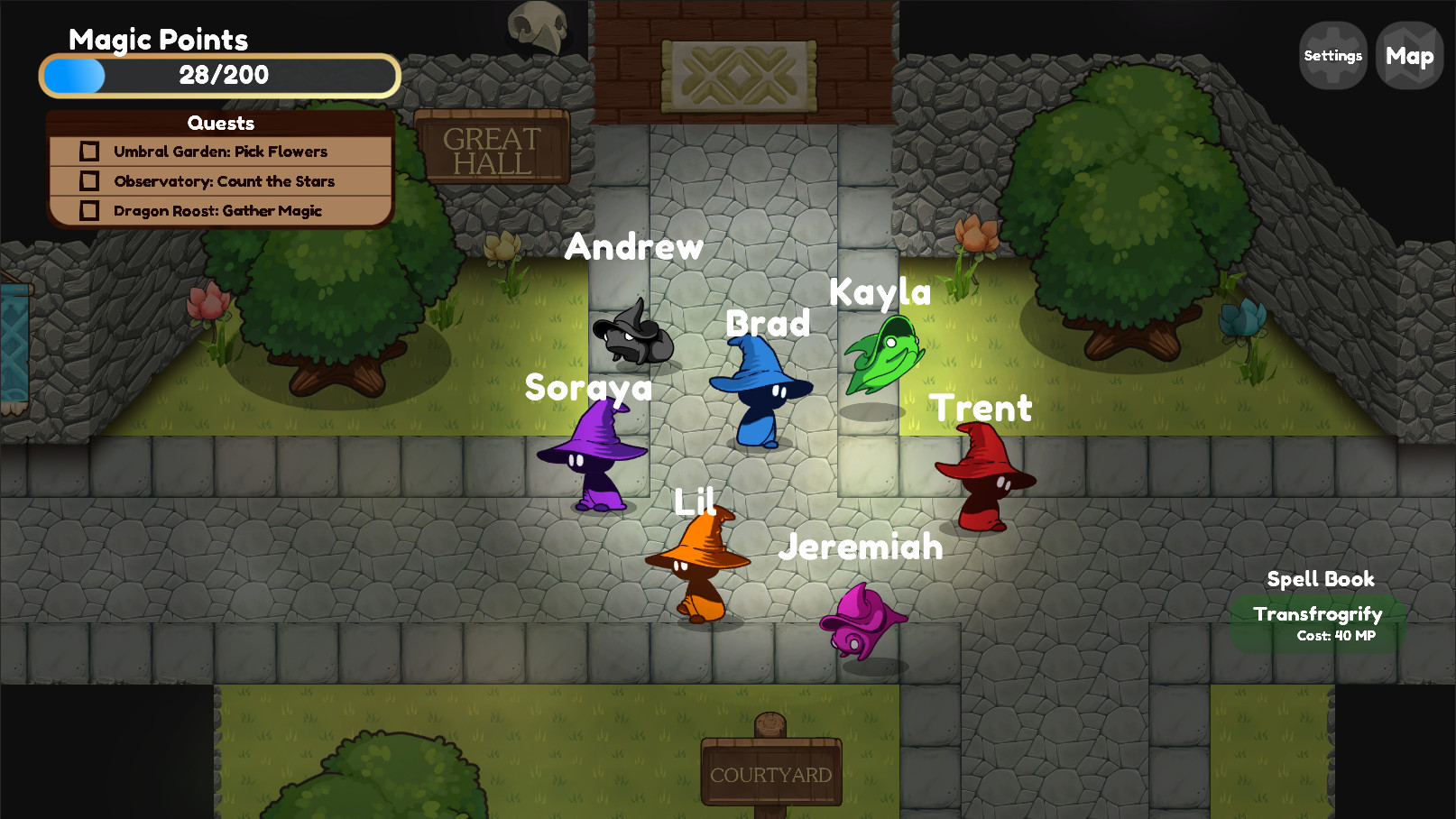This screenshot has height=819, width=1456.
Task: Click Kayla the green frog
Action: tap(885, 354)
